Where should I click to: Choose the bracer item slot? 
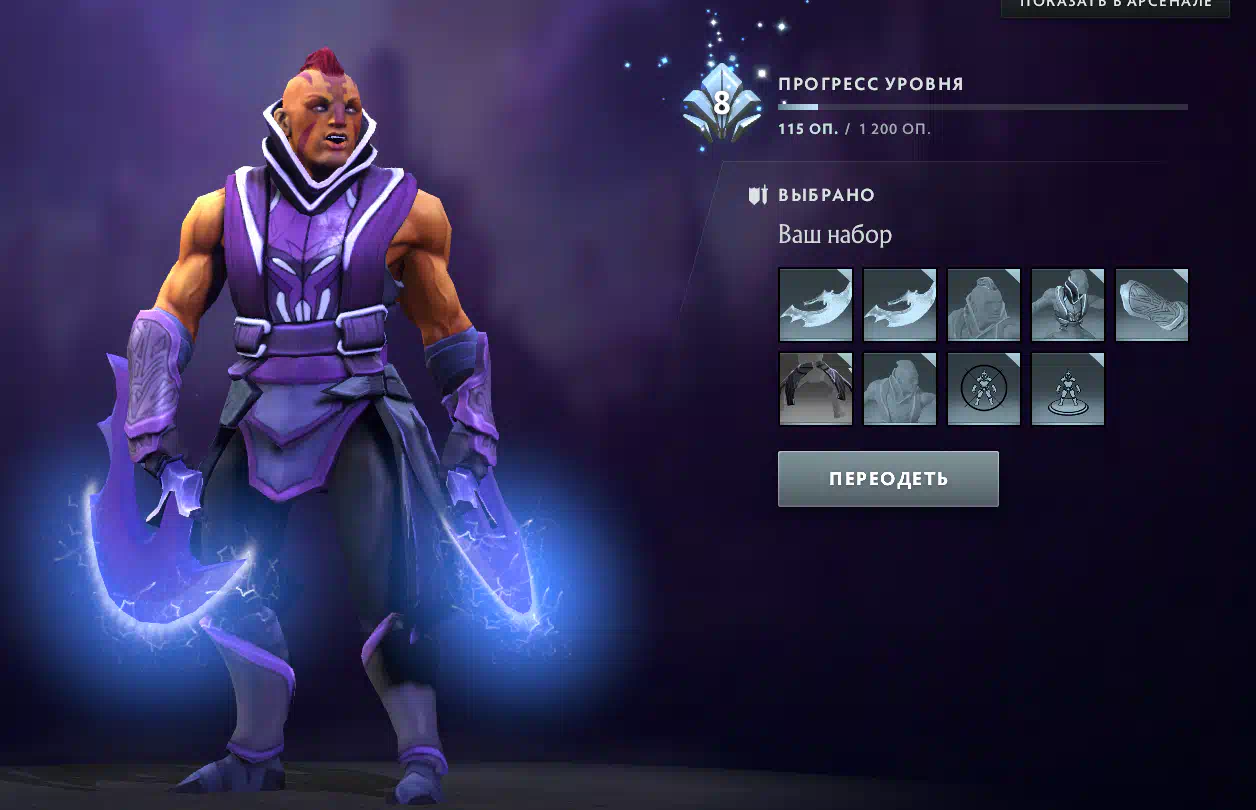[x=1152, y=305]
